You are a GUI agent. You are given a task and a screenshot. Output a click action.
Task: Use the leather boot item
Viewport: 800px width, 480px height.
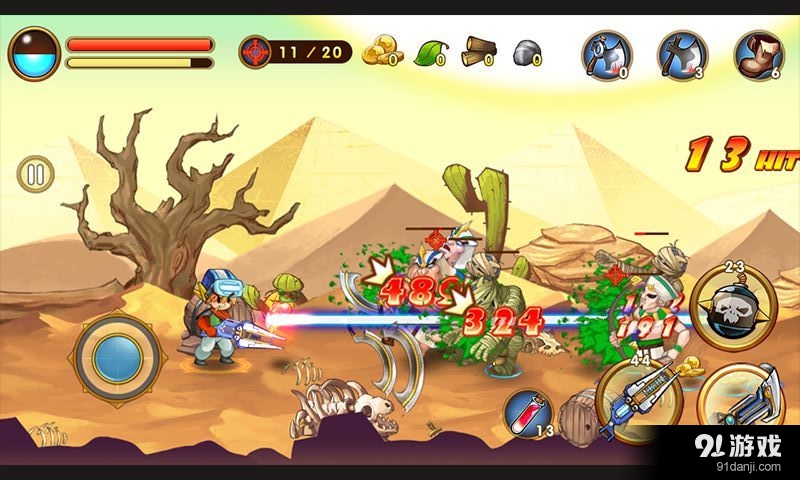(x=757, y=53)
